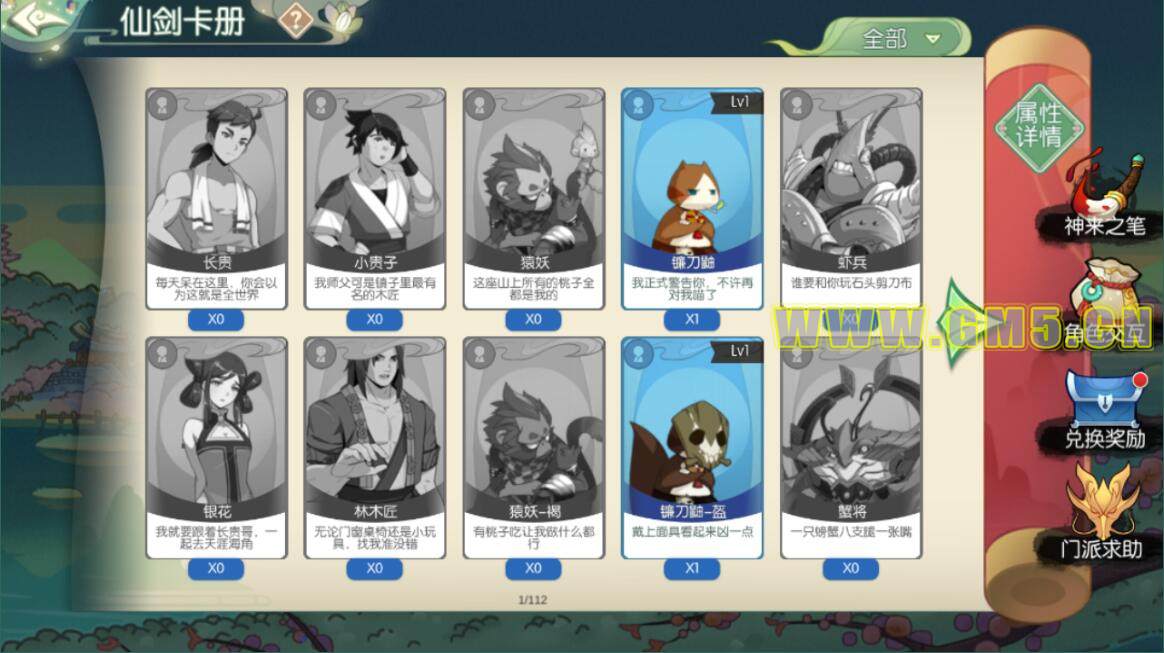The height and width of the screenshot is (653, 1164).
Task: Choose the 林木匠 carpenter card
Action: click(x=375, y=445)
